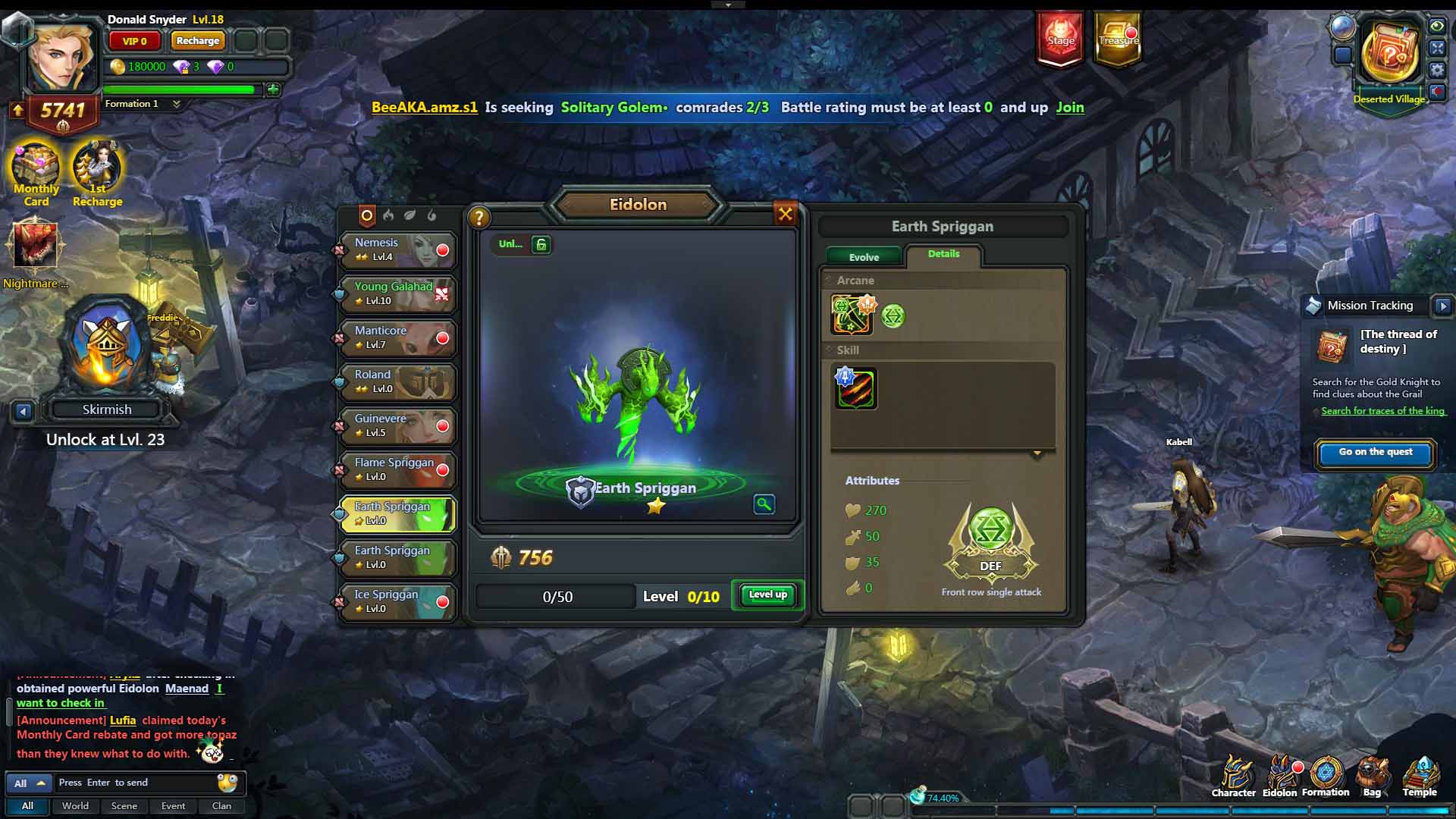Follow 'Search for traces of the king' link
Screen dimensions: 1456x819
(x=1382, y=411)
